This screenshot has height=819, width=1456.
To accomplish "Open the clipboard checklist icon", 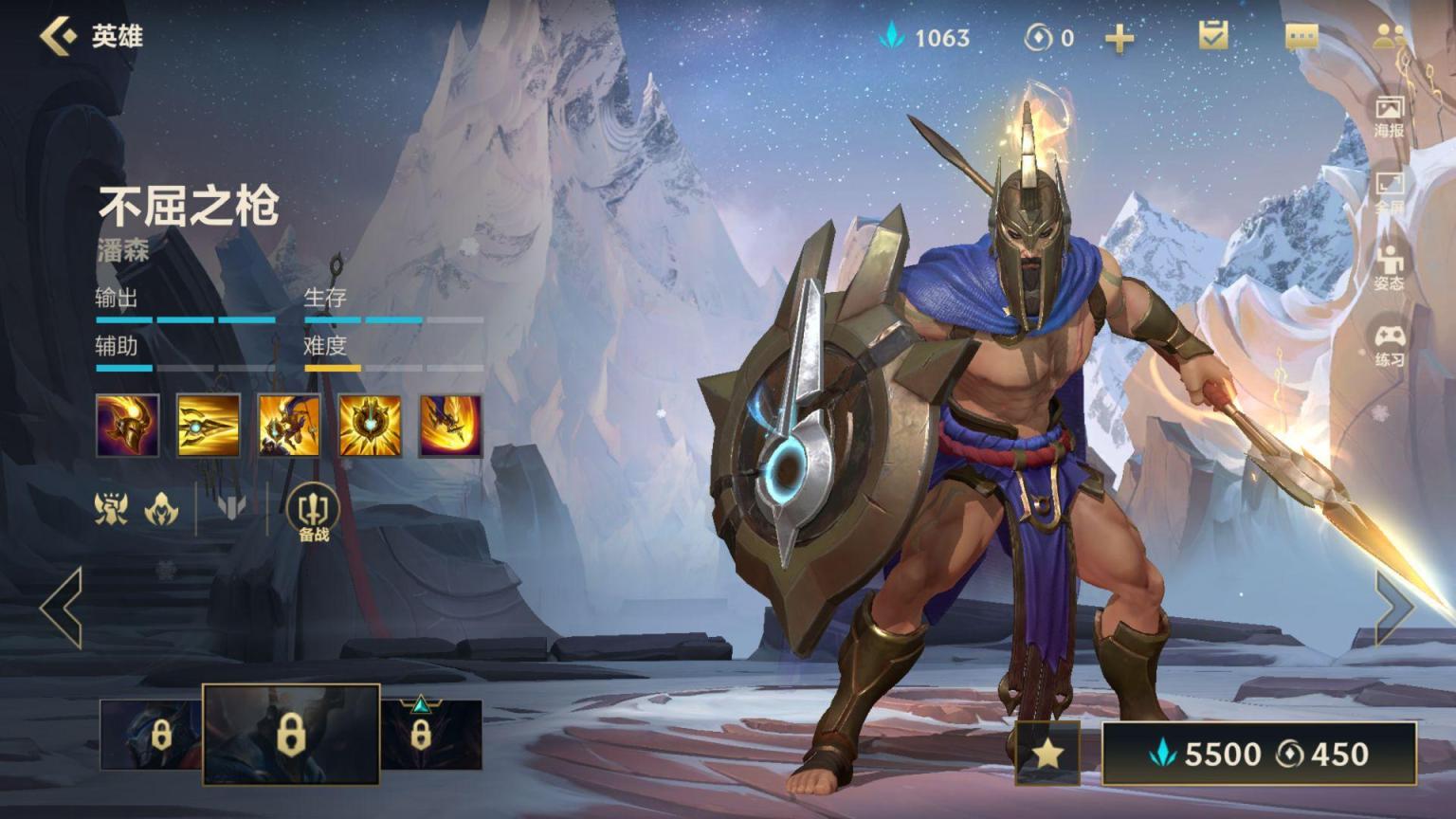I will (1212, 36).
